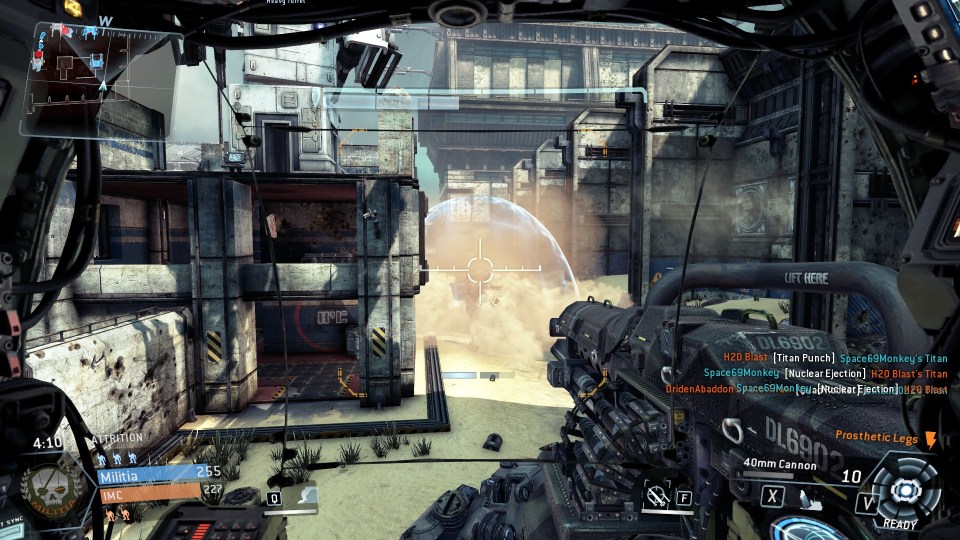Activate the Titan core ability dial
Screen dimensions: 960x540
point(904,490)
